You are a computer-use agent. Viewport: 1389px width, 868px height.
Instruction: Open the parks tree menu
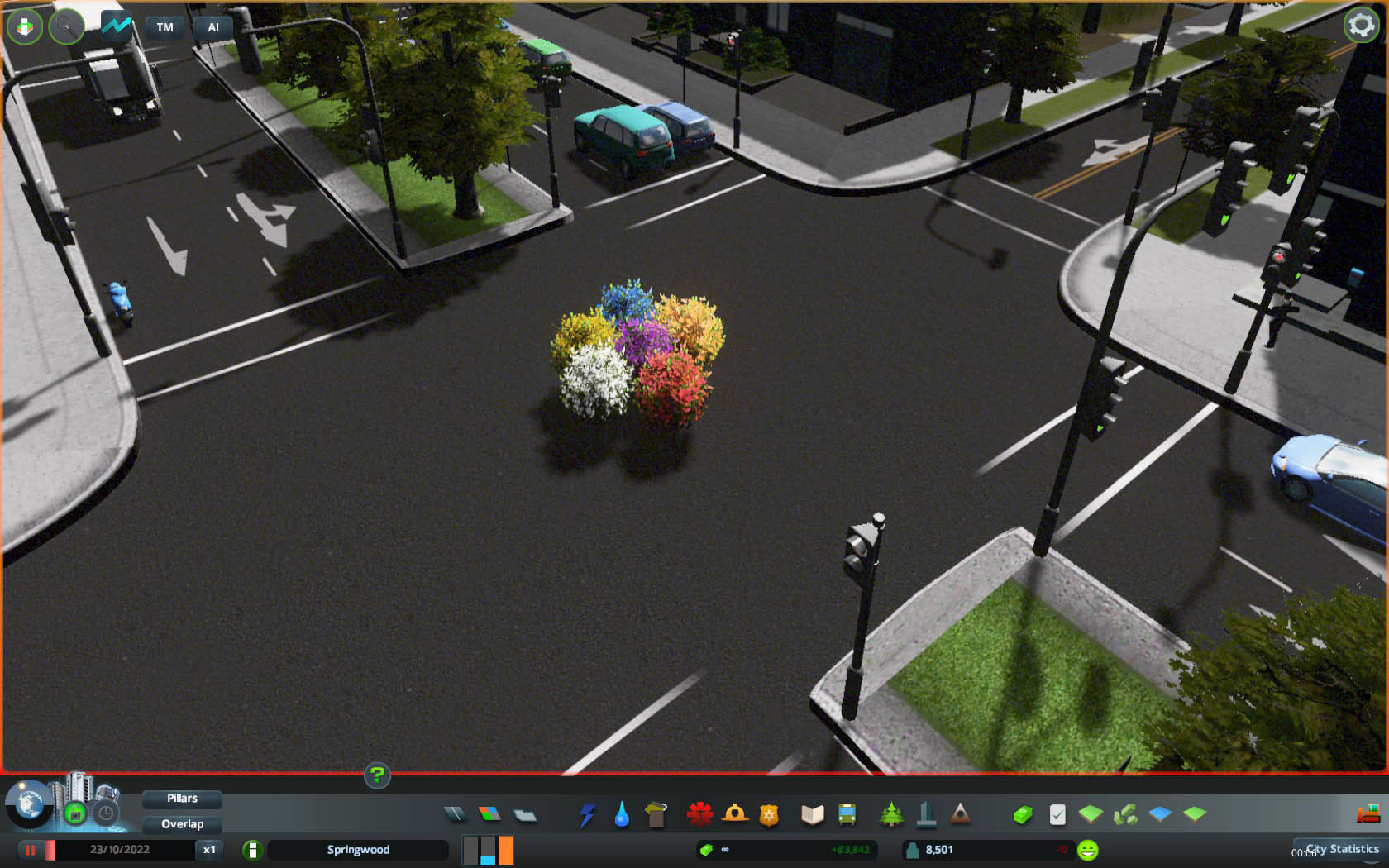[x=891, y=815]
